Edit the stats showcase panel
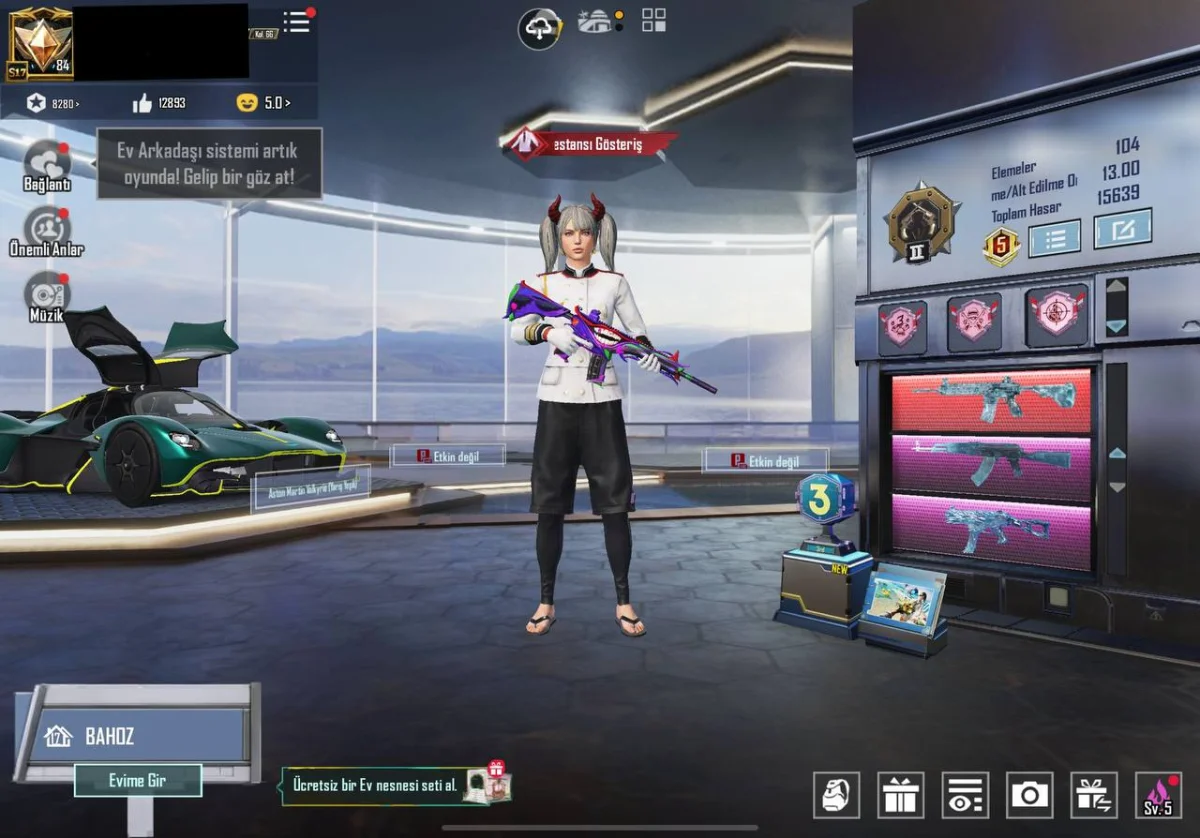This screenshot has width=1200, height=838. [1122, 229]
